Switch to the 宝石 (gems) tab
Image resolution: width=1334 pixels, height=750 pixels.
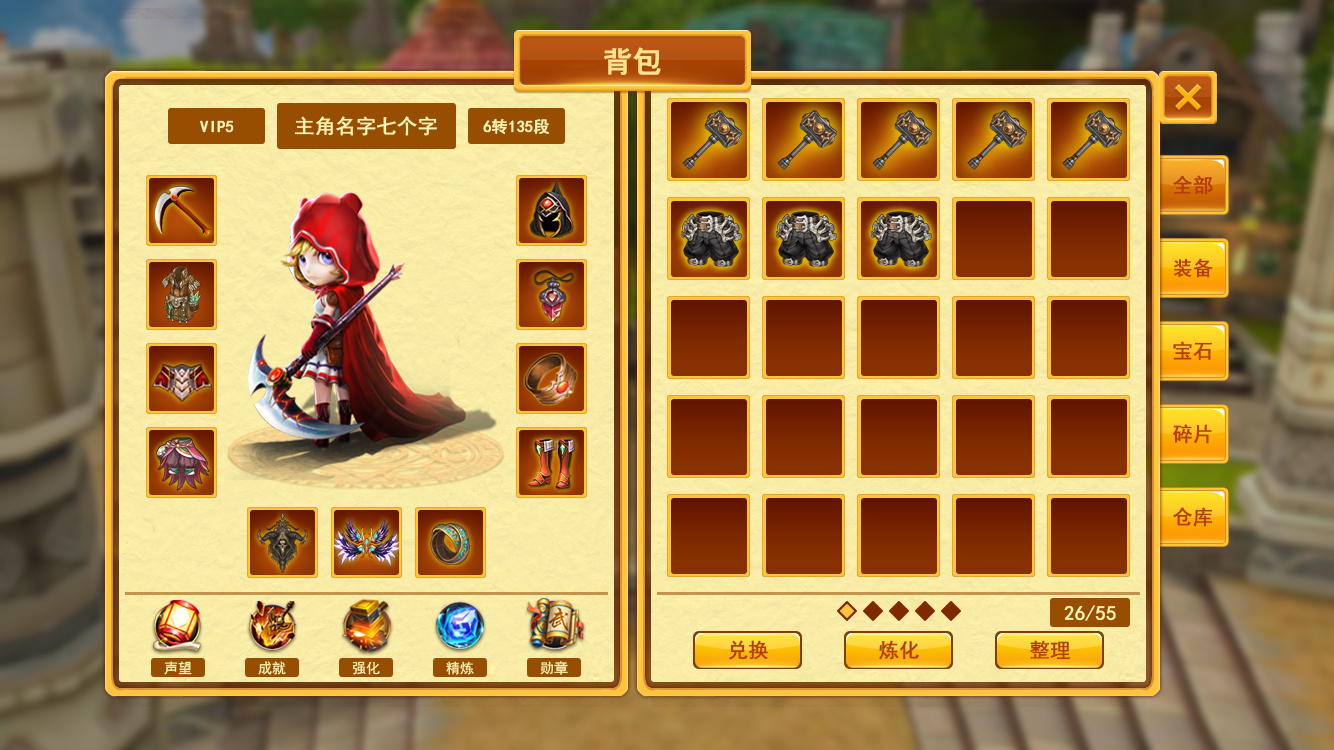click(1194, 350)
